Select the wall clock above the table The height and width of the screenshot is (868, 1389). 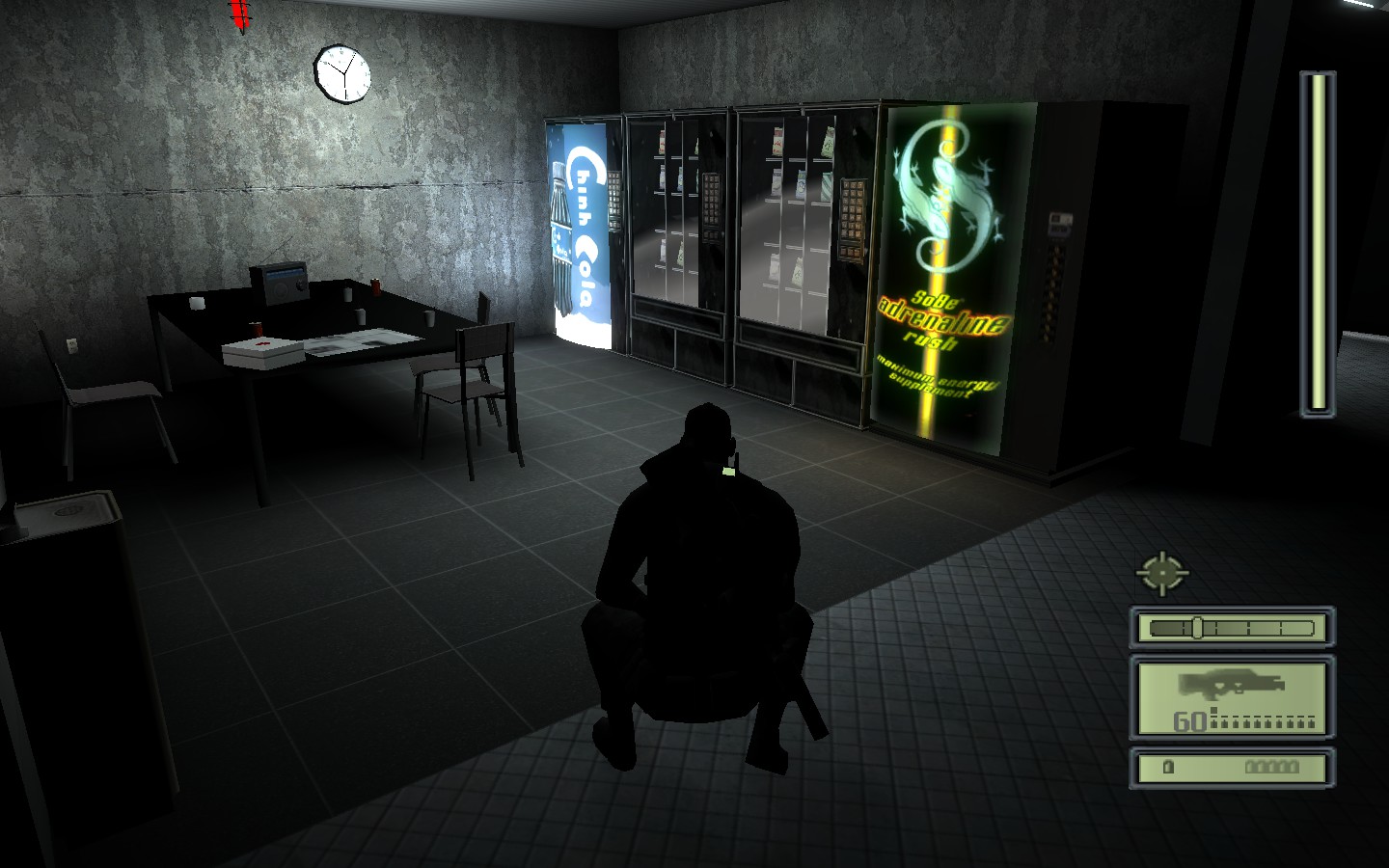click(x=341, y=74)
